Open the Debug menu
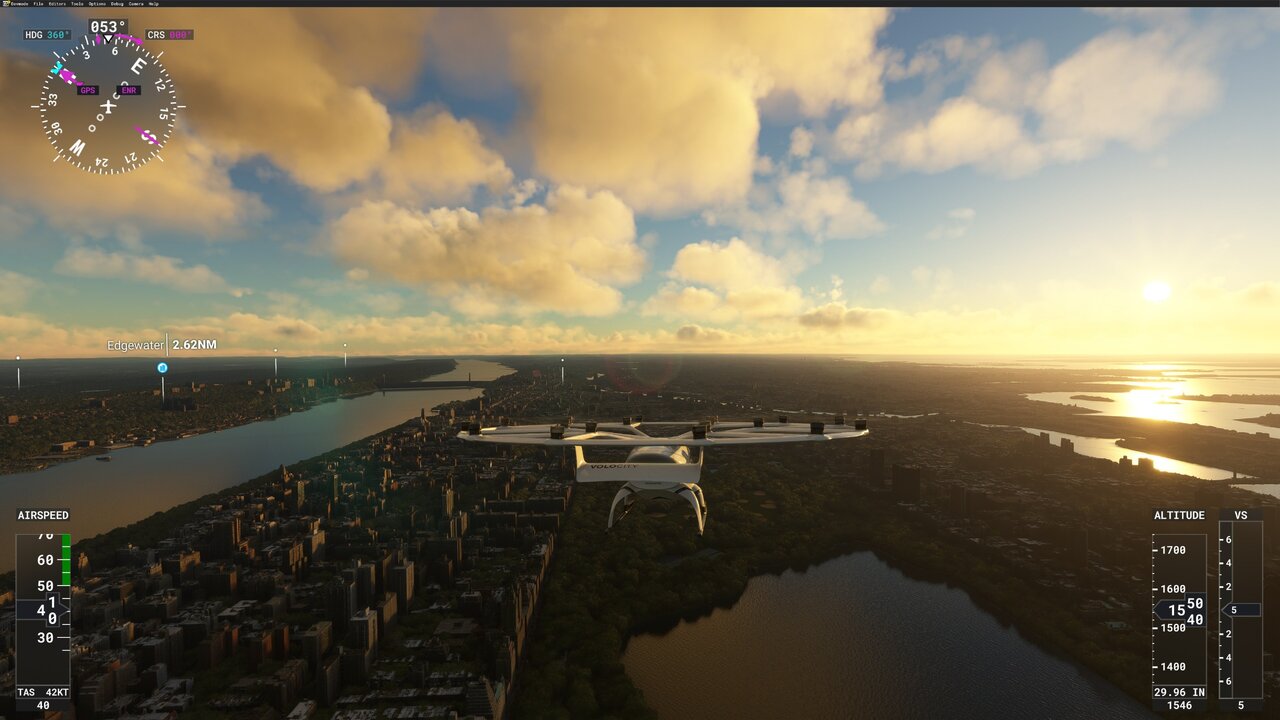1280x720 pixels. pyautogui.click(x=115, y=4)
